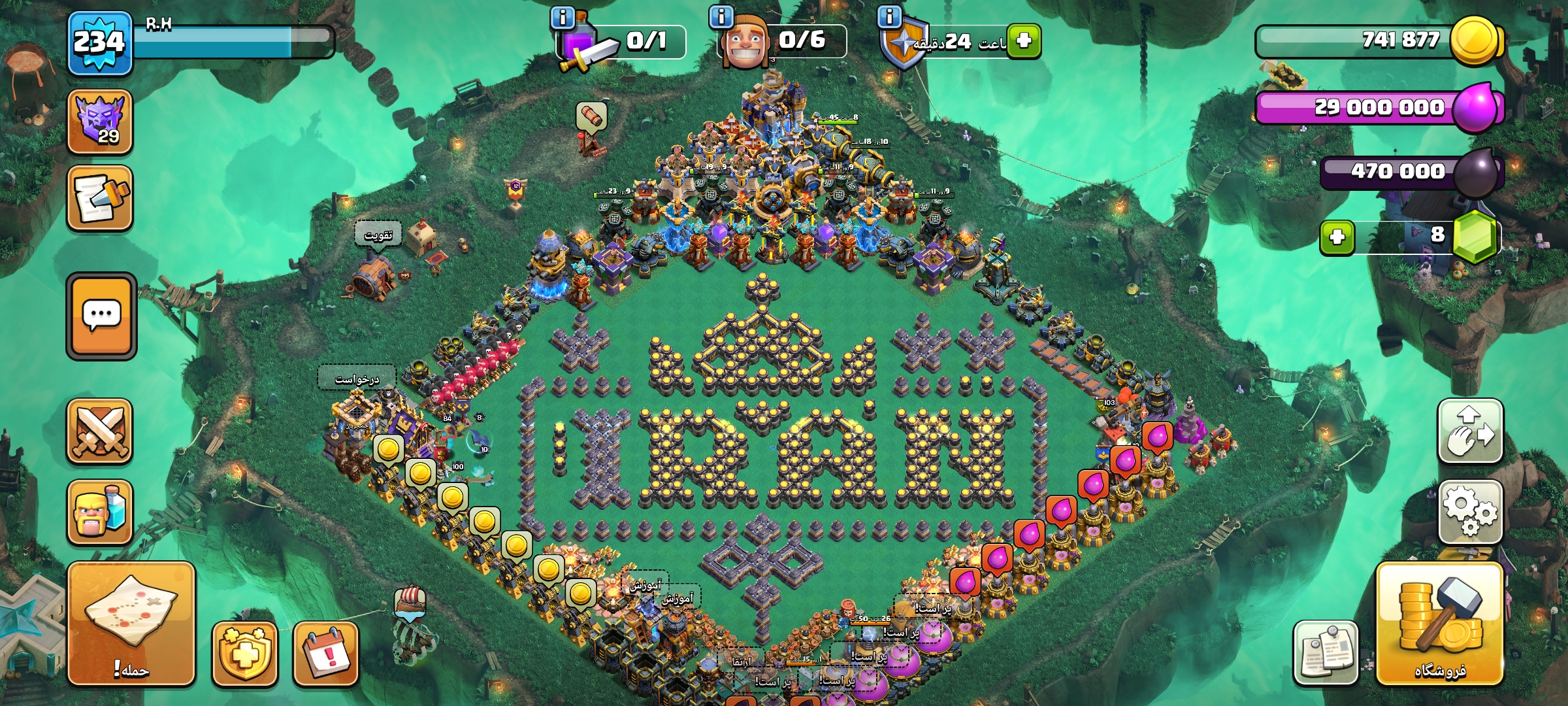1568x706 pixels.
Task: Open the golden shield pass button
Action: click(x=244, y=654)
